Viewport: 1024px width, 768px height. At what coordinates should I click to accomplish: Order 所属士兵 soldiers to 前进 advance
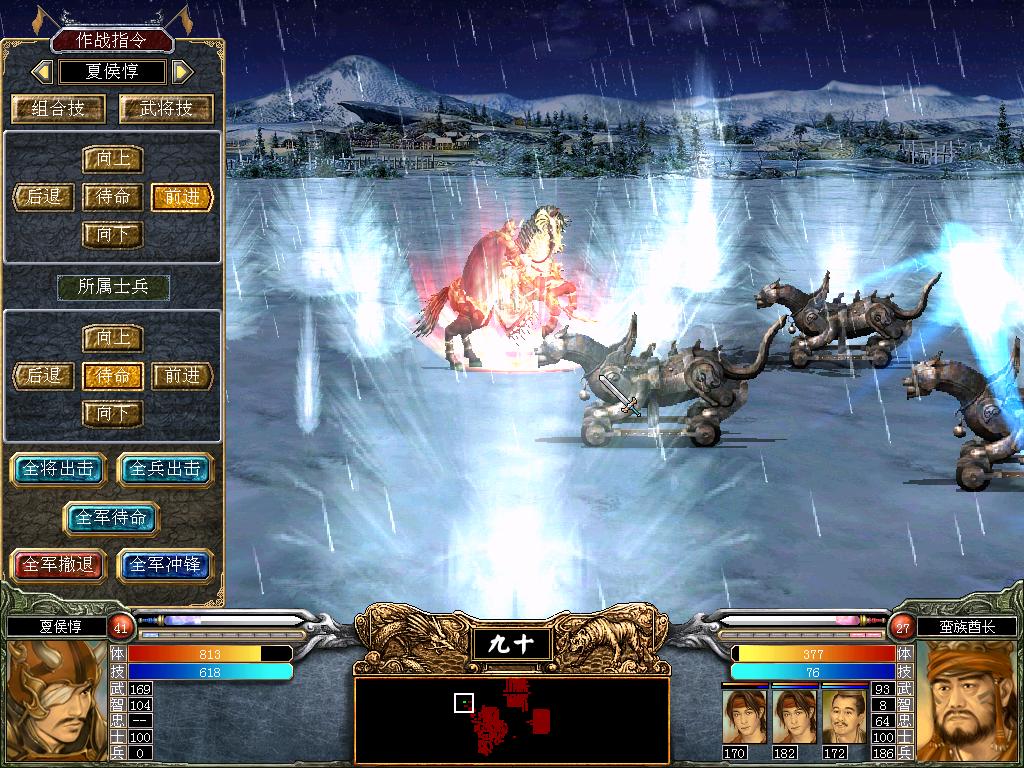pos(183,376)
